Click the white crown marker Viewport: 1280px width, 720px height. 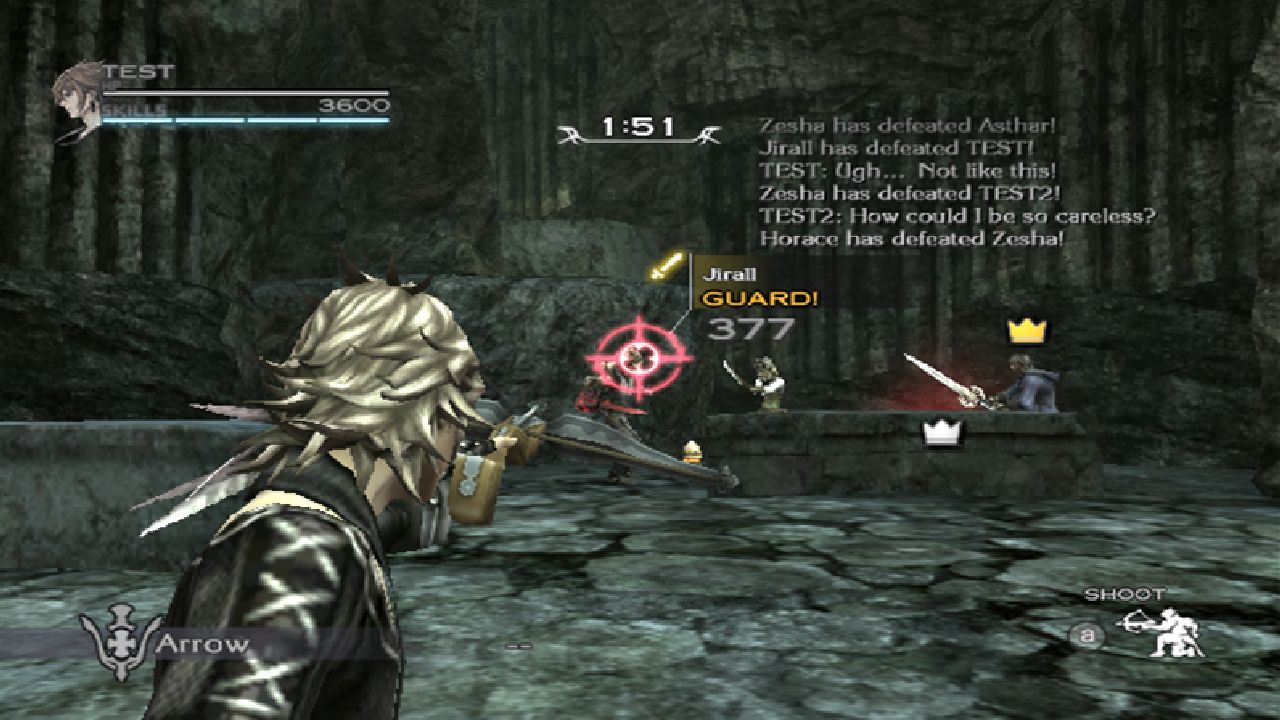point(940,432)
